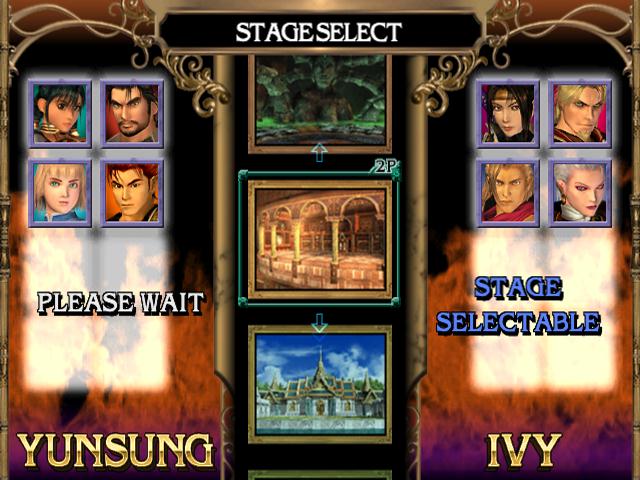Pick the blue-sky palace stage thumbnail

click(x=319, y=383)
